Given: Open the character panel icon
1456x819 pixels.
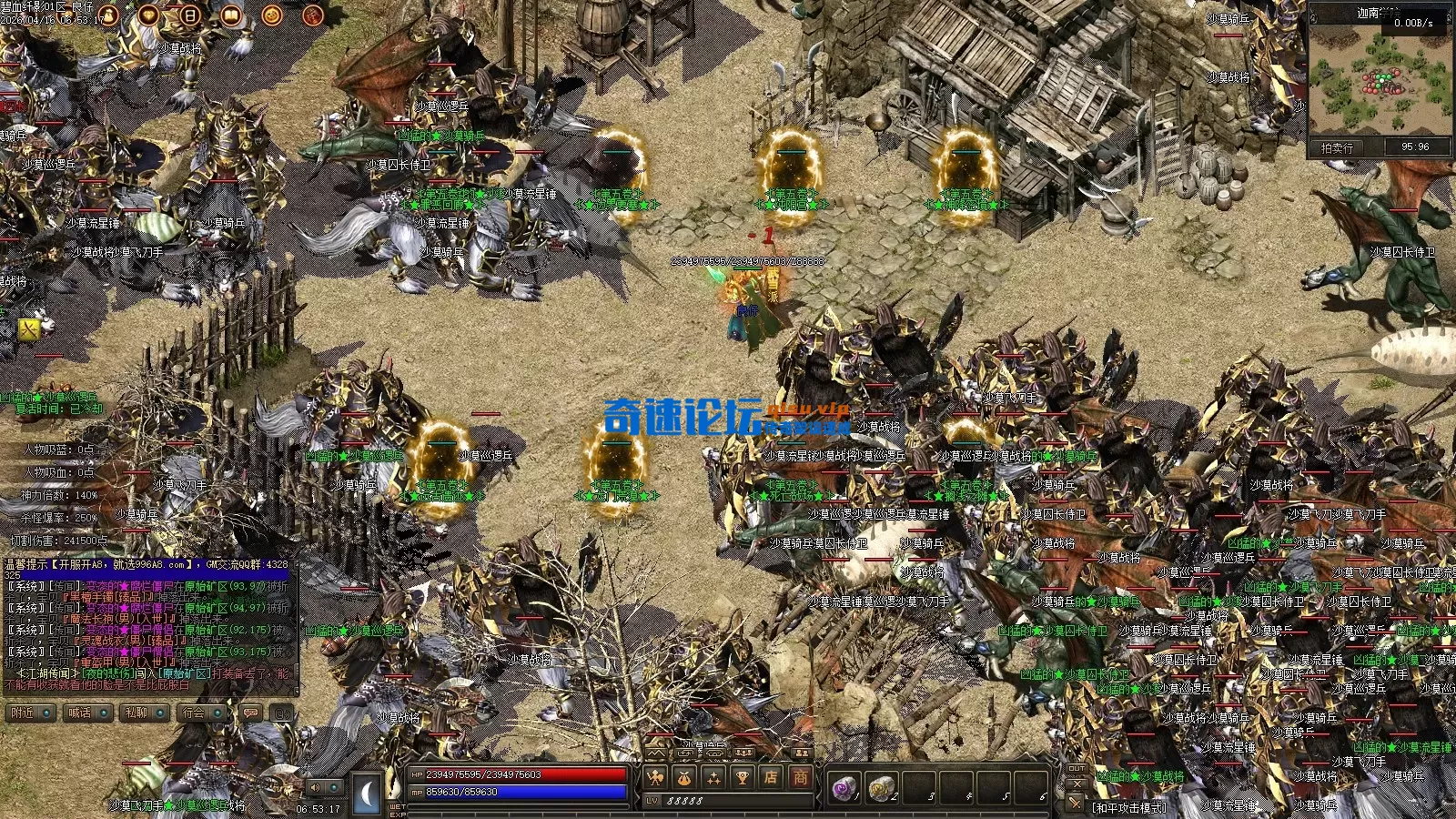Looking at the screenshot, I should pos(655,778).
